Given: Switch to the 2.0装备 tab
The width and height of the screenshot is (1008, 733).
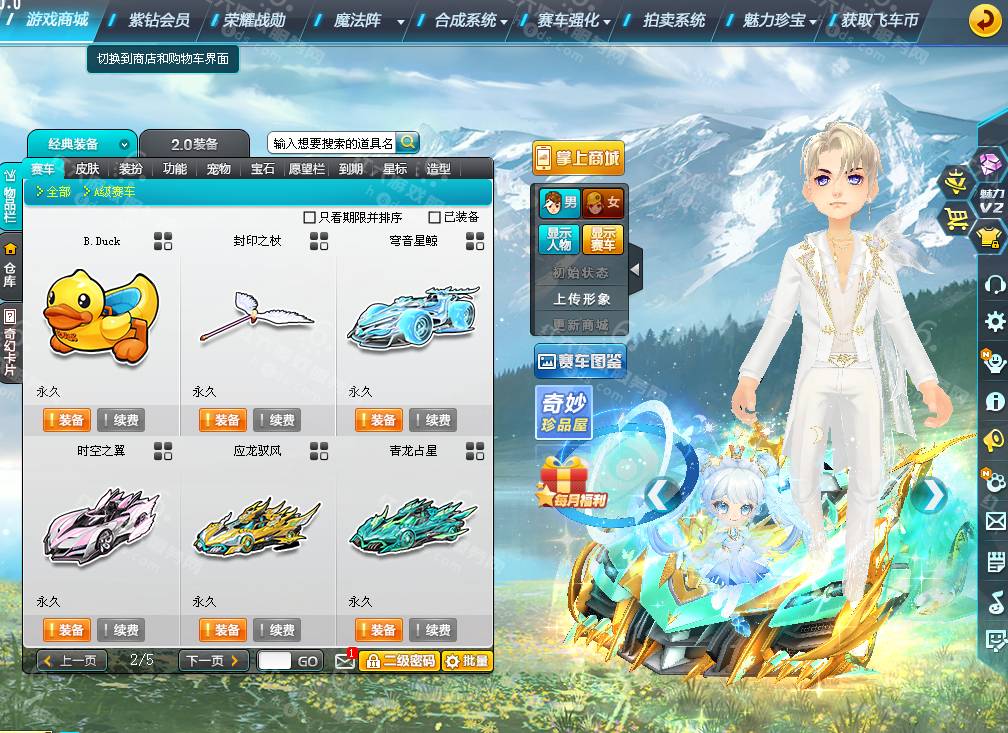Looking at the screenshot, I should pos(194,144).
